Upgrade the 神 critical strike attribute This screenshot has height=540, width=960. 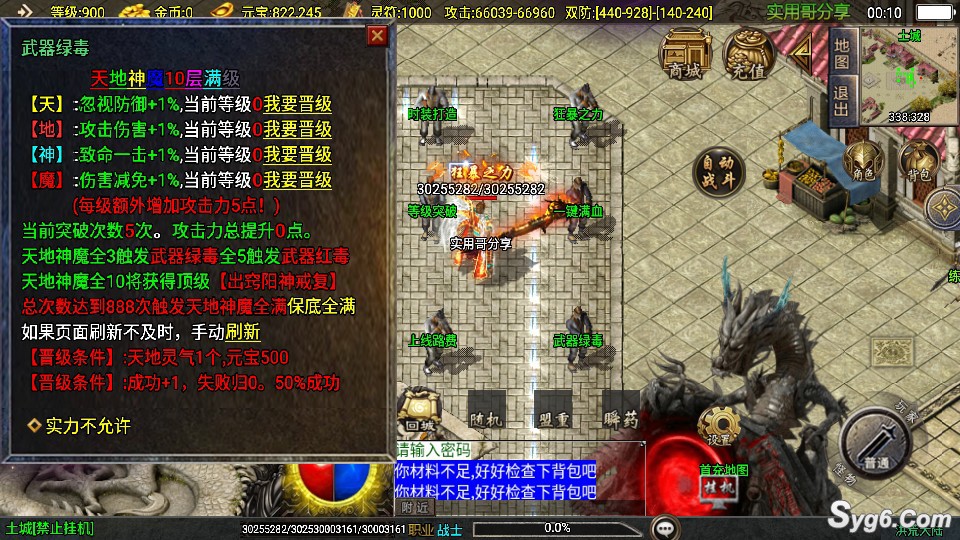[297, 155]
